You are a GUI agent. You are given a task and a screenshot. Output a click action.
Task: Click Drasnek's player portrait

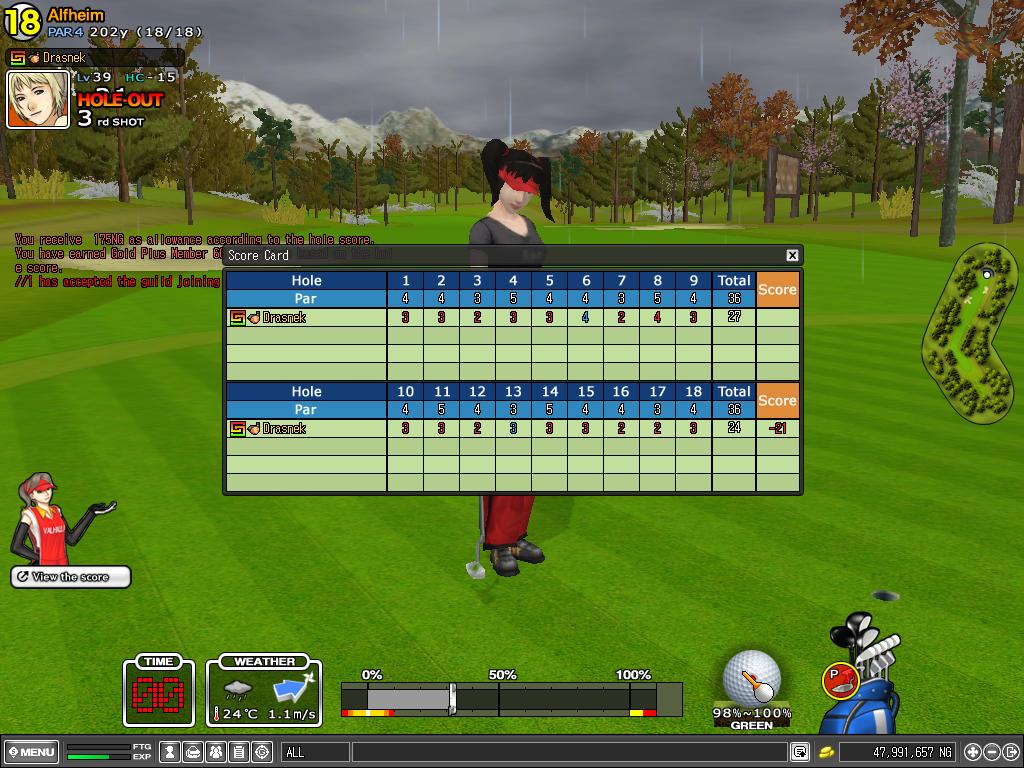[x=38, y=99]
